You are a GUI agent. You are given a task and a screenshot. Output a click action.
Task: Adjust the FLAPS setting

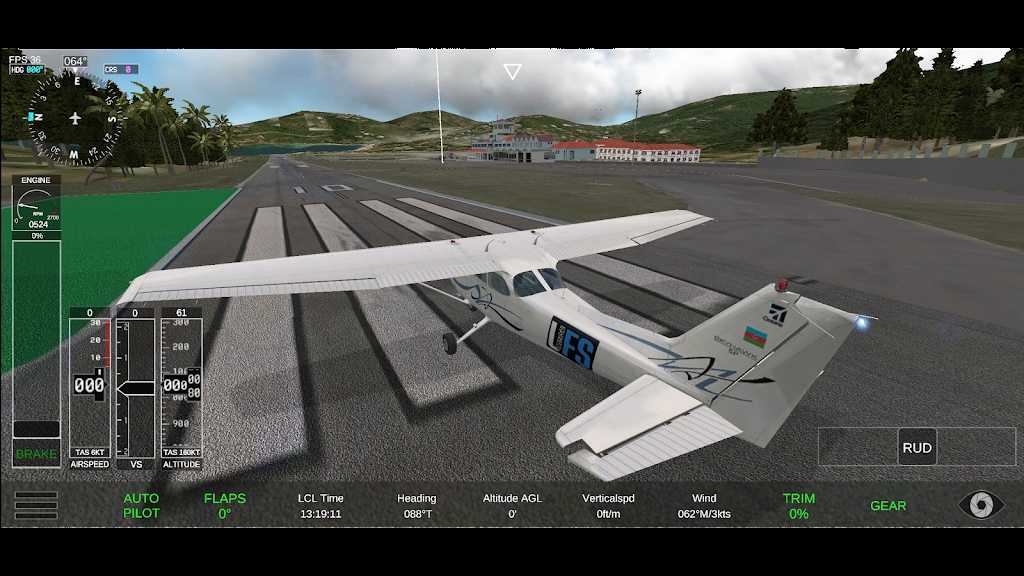pyautogui.click(x=224, y=505)
